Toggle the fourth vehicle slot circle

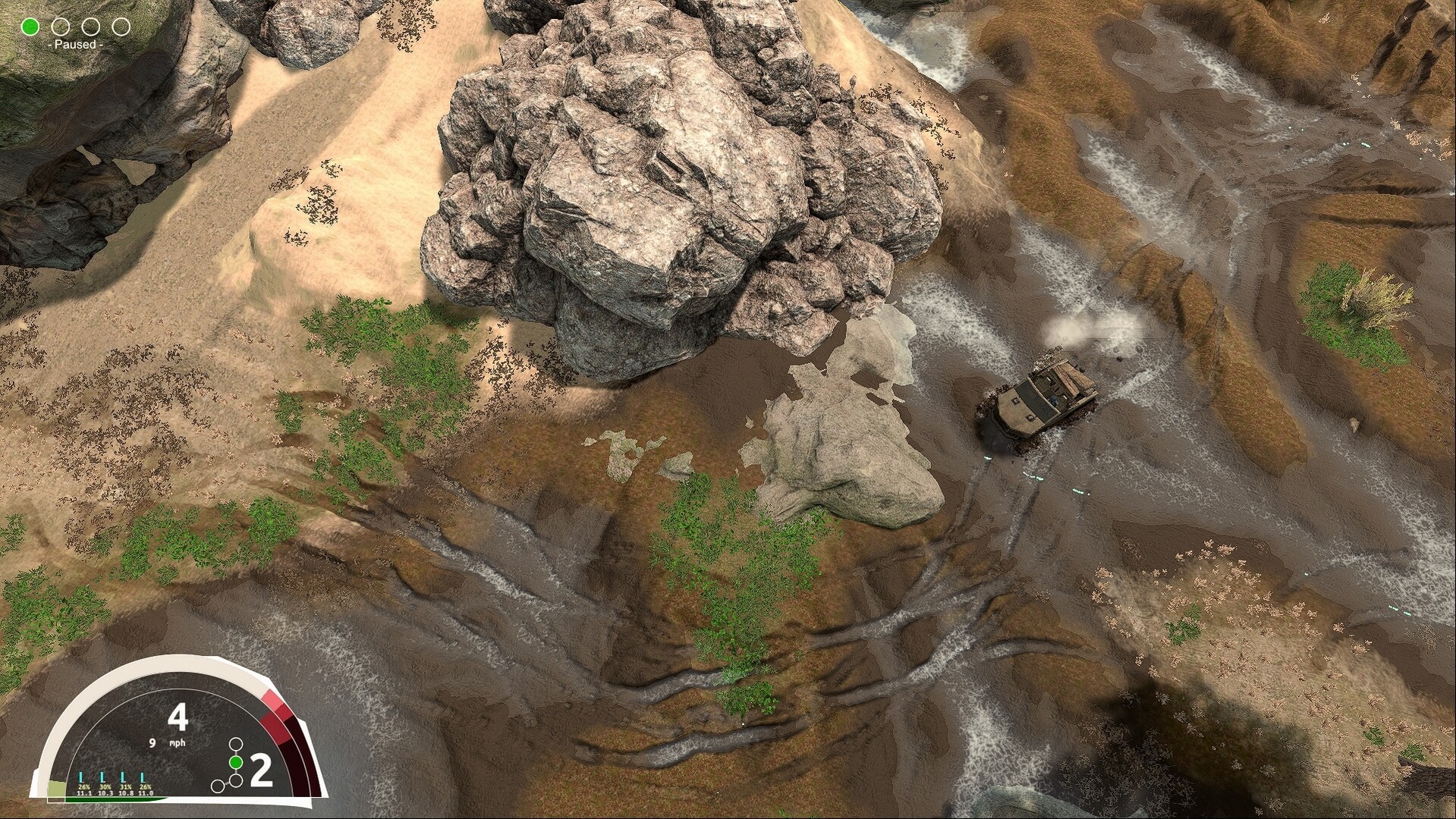pos(121,27)
